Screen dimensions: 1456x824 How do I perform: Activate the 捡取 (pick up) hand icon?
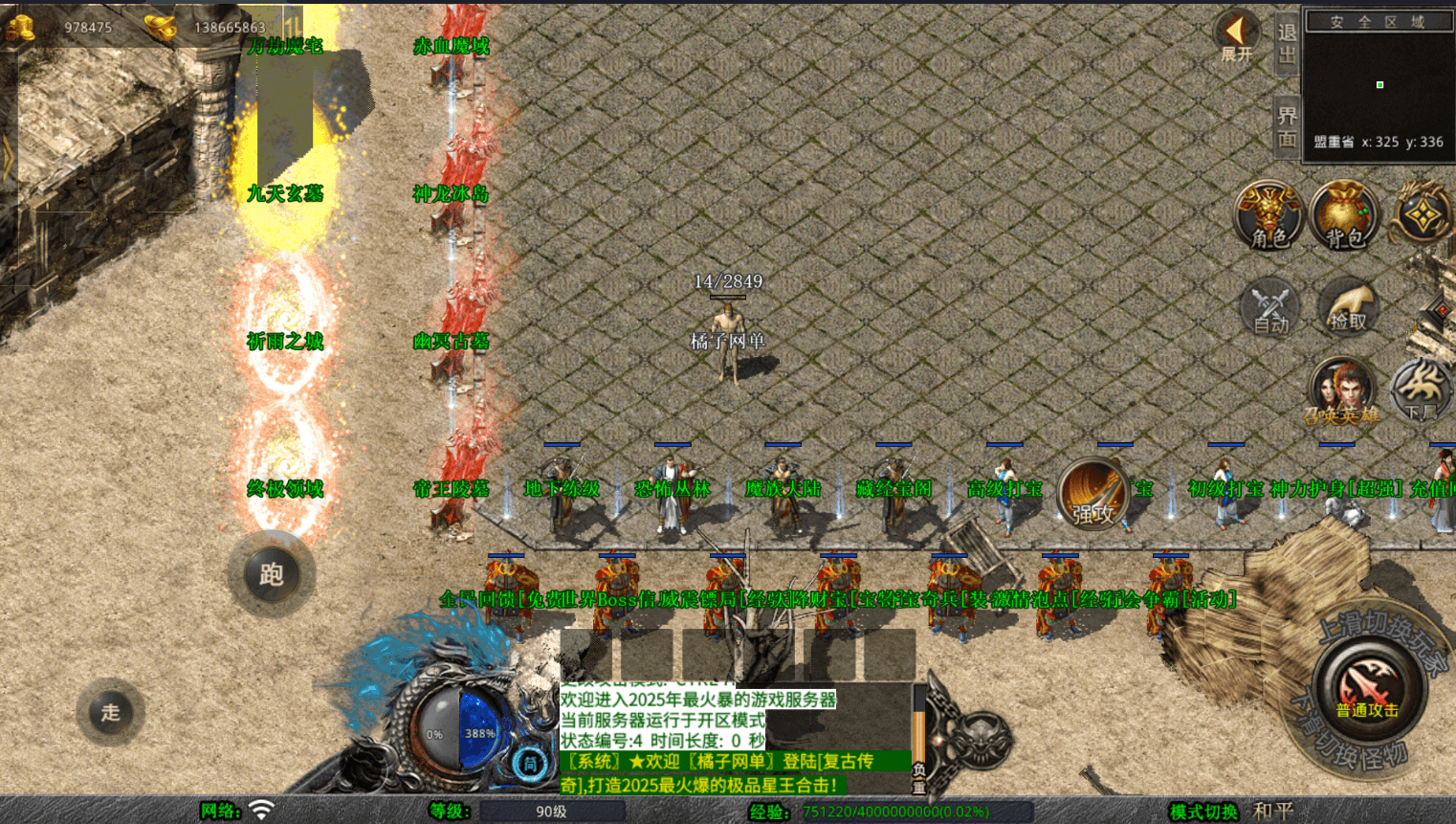[1348, 306]
